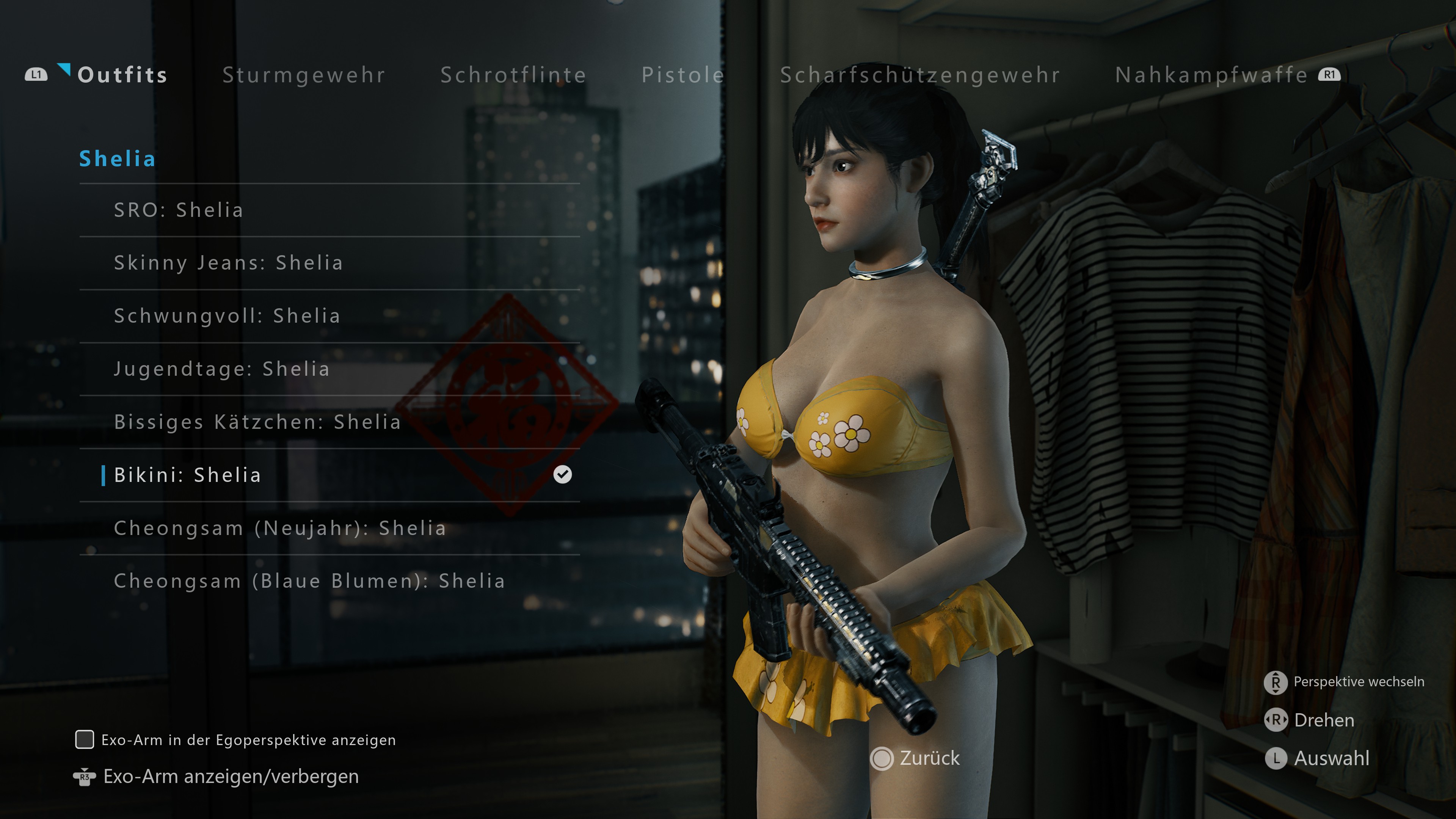1456x819 pixels.
Task: Show the Scharfschützengewehr tab
Action: pos(919,75)
